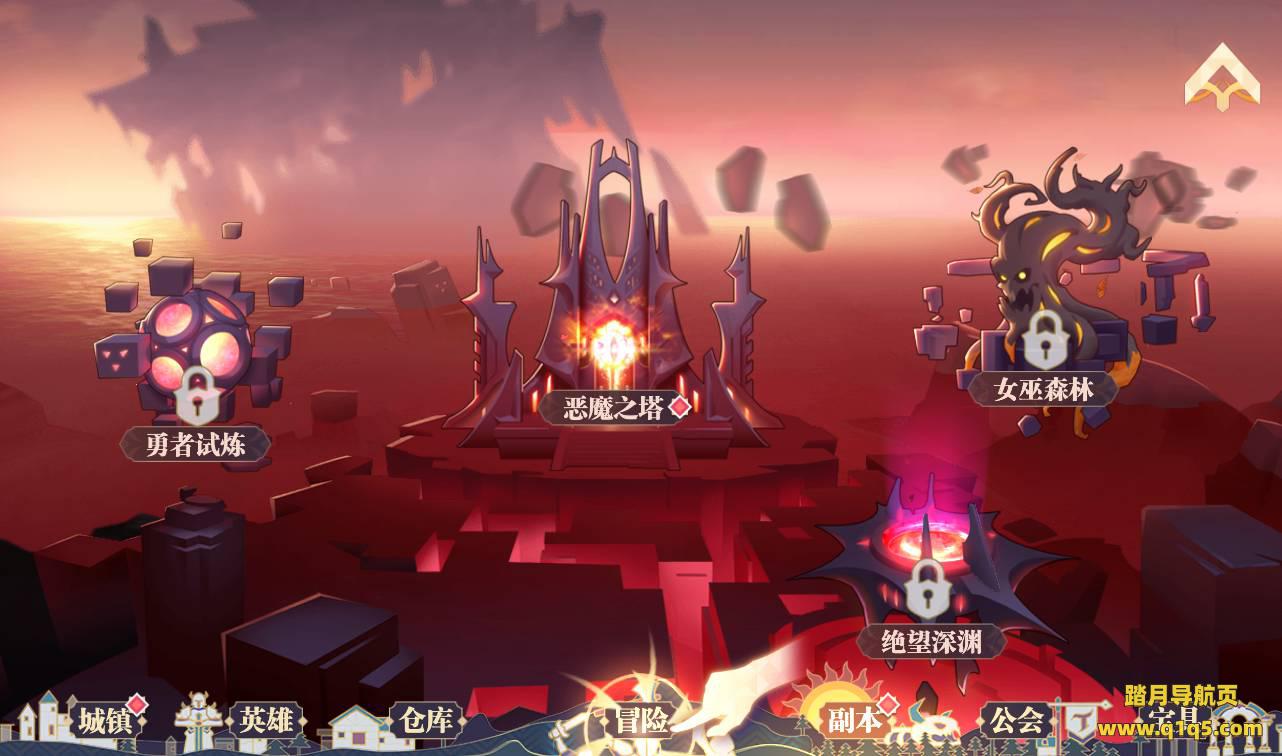The image size is (1282, 756).
Task: Select the locked 勇者试炼 dungeon
Action: (196, 443)
